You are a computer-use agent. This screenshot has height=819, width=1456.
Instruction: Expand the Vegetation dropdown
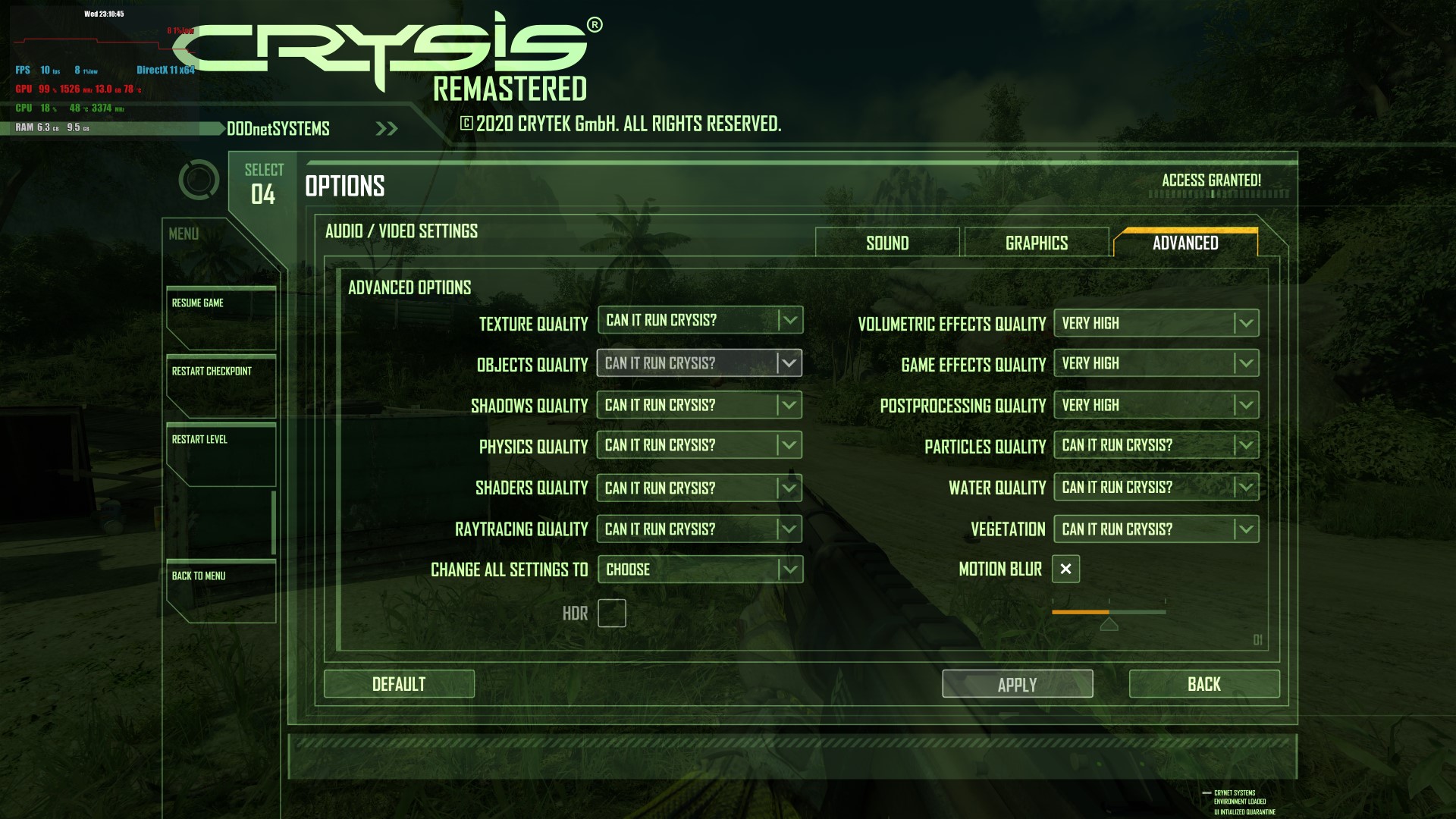(1156, 529)
